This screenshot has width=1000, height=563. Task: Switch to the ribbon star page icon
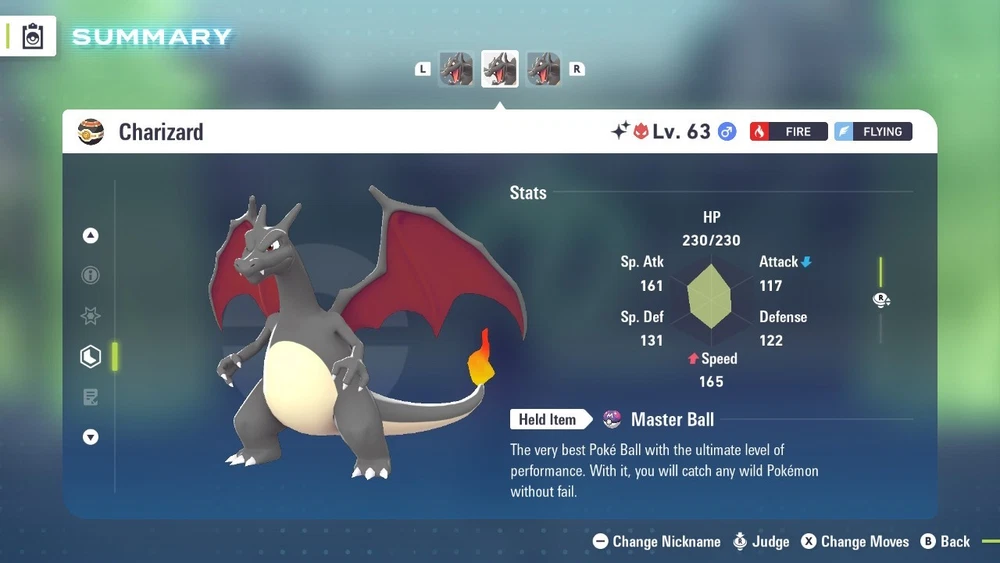[x=91, y=316]
